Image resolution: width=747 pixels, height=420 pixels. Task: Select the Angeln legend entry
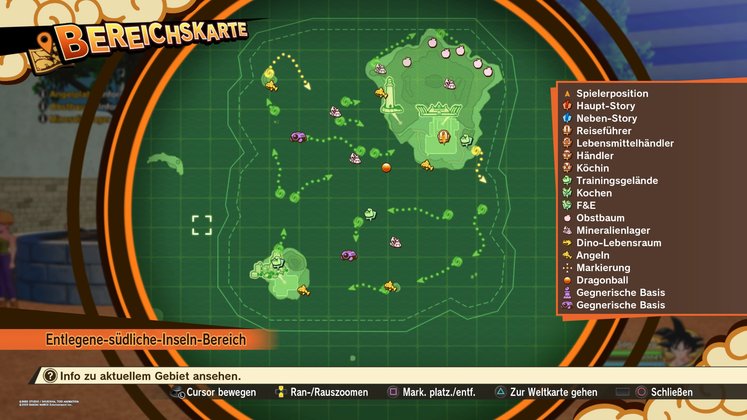pos(593,255)
